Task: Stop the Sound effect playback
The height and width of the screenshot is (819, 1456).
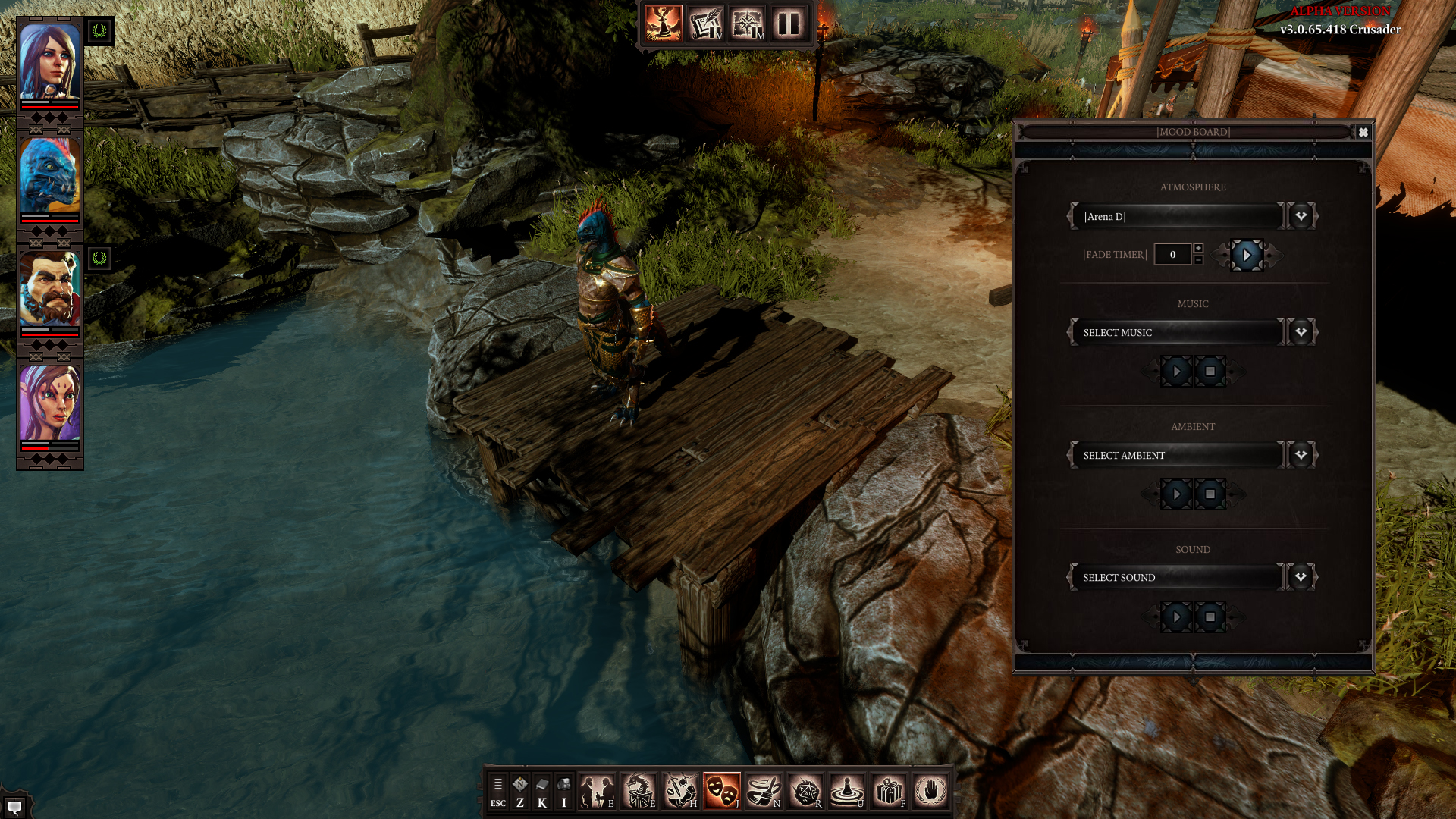Action: point(1210,617)
